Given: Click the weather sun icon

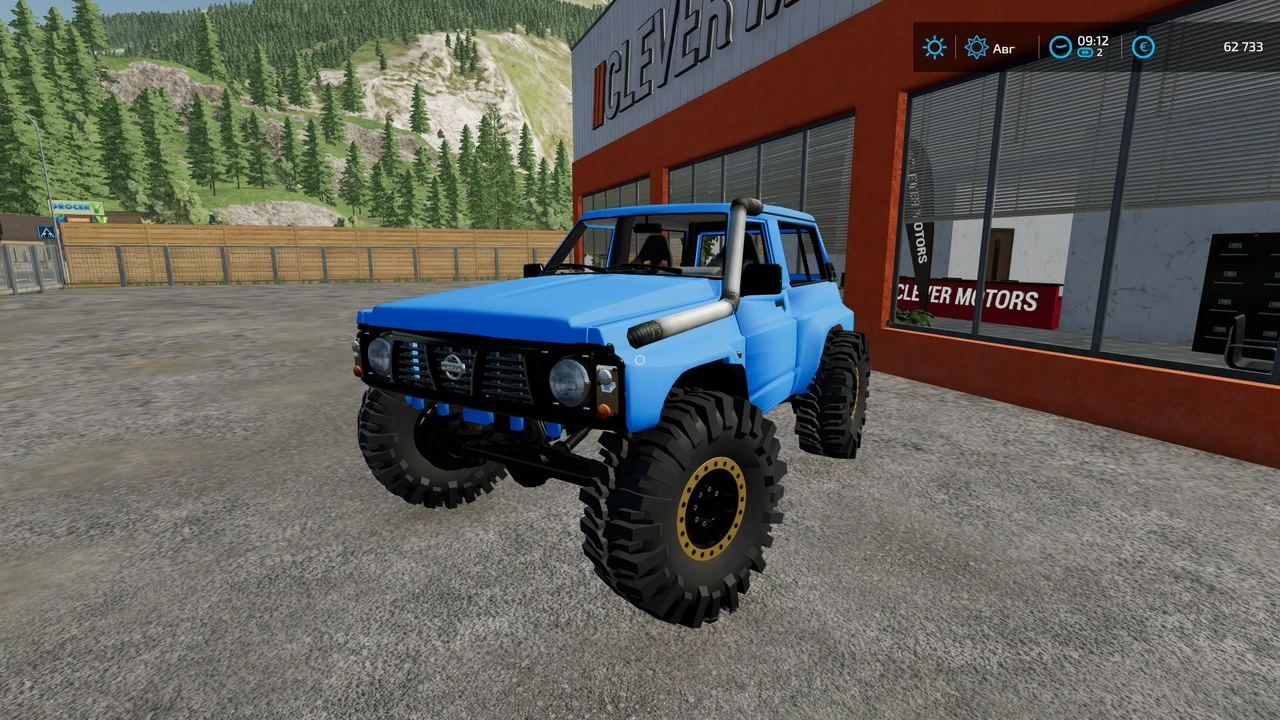Looking at the screenshot, I should click(934, 46).
